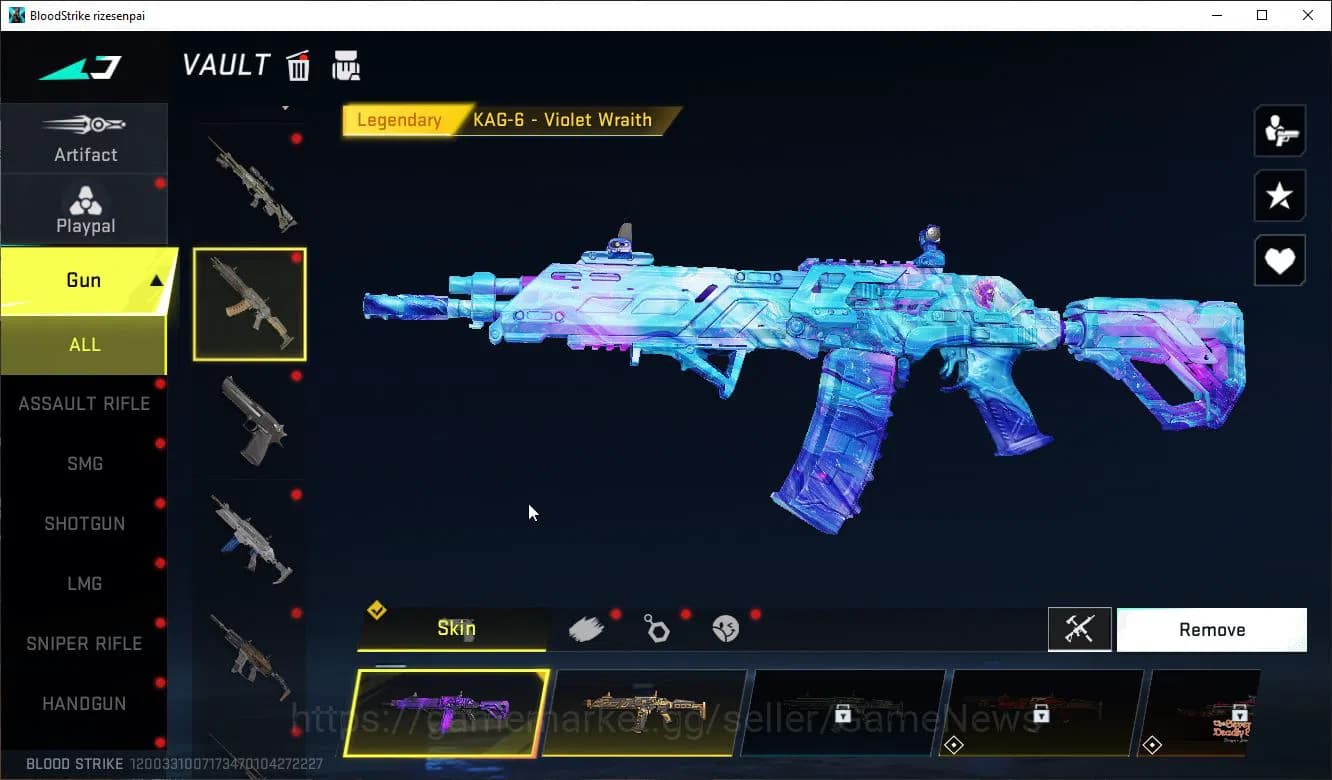Switch to the Skin tab

[455, 629]
